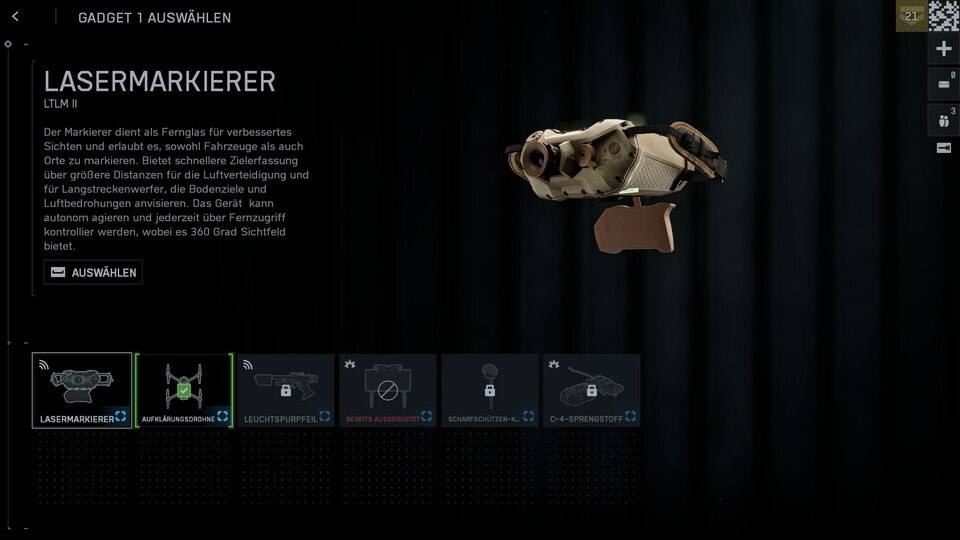Select the locked Scharfschützen gadget tile
This screenshot has height=540, width=960.
click(x=490, y=390)
